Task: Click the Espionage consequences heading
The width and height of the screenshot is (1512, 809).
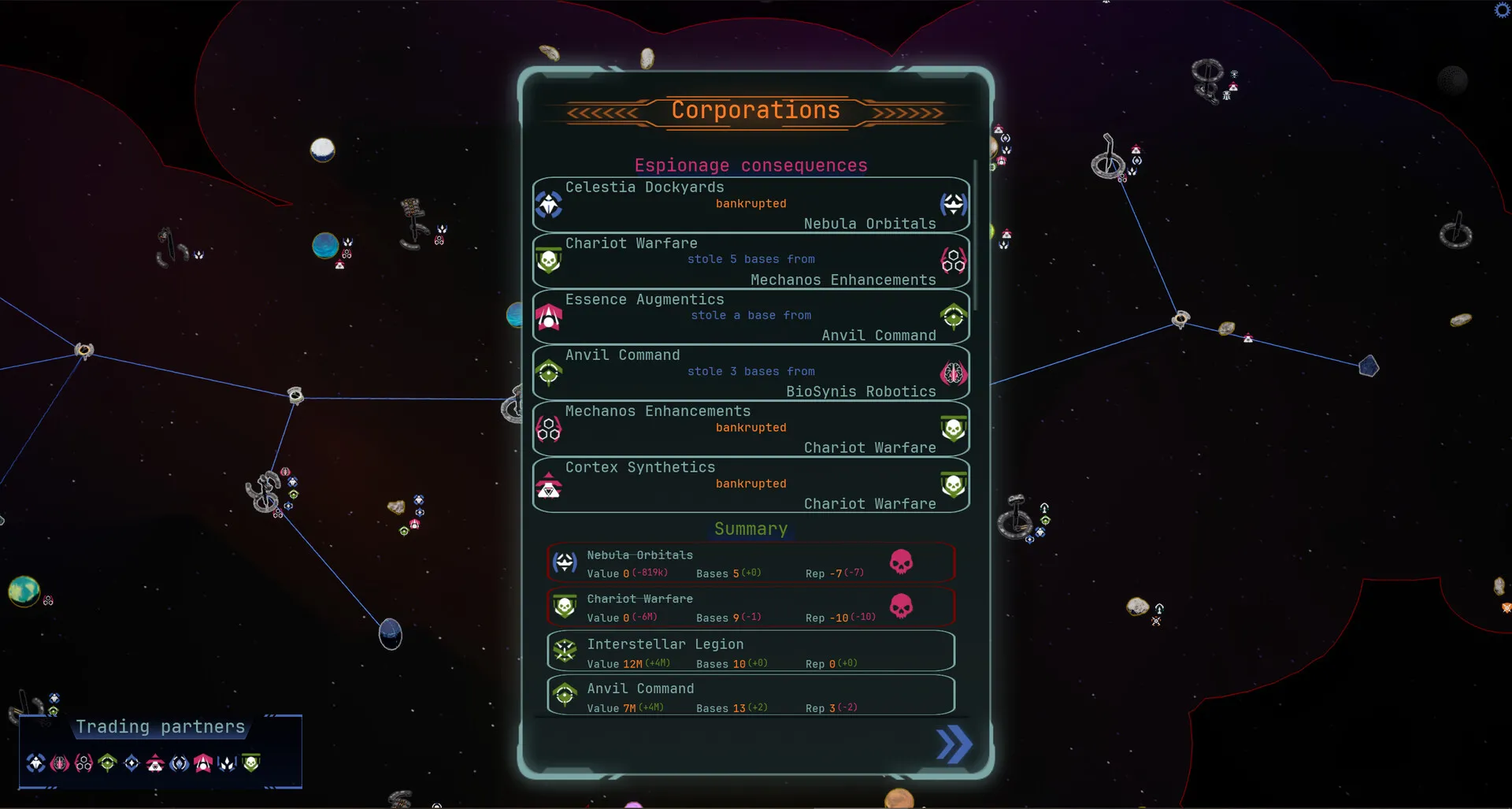Action: (750, 165)
